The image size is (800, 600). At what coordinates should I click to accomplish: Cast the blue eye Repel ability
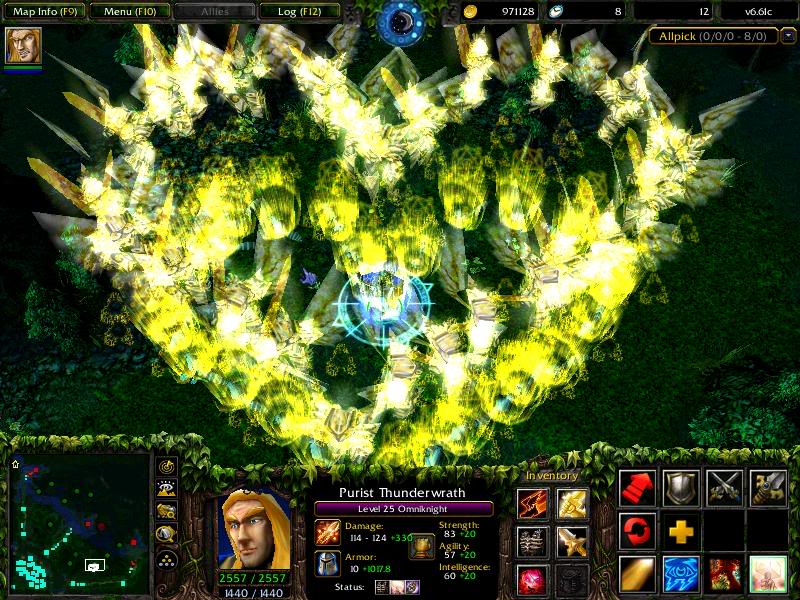click(x=681, y=574)
